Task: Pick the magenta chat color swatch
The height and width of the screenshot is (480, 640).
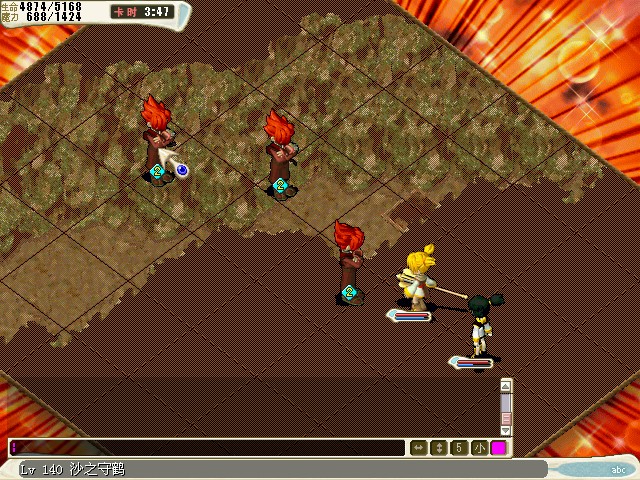Action: point(498,448)
